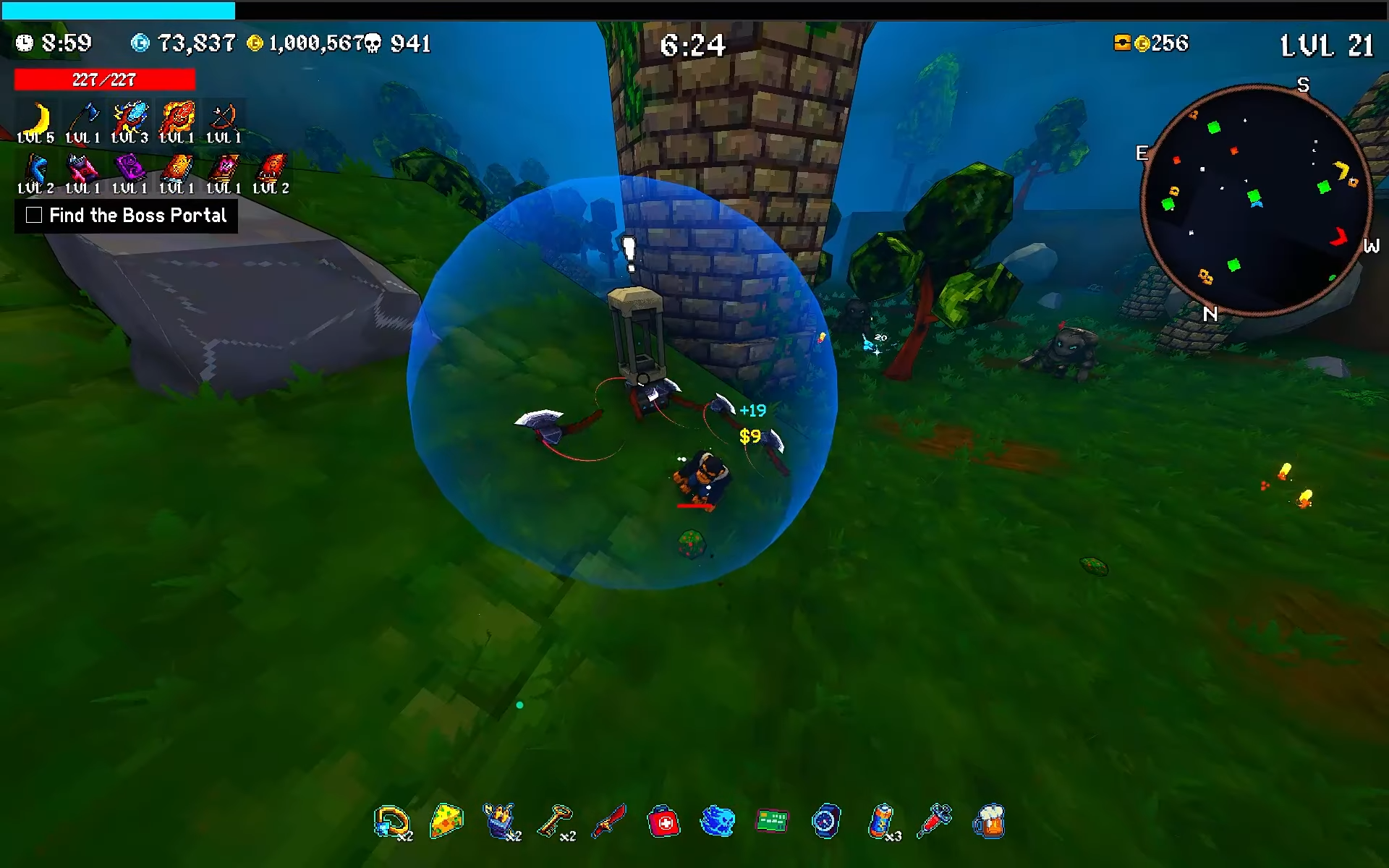This screenshot has width=1389, height=868.
Task: Click the golden key item
Action: click(555, 821)
